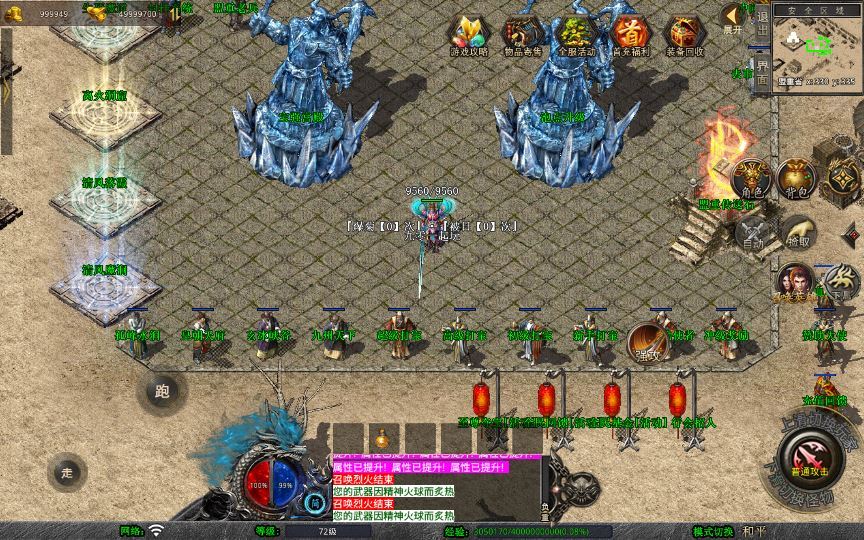Viewport: 864px width, 540px height.
Task: Select the potion bottle in the quick slot
Action: (381, 438)
